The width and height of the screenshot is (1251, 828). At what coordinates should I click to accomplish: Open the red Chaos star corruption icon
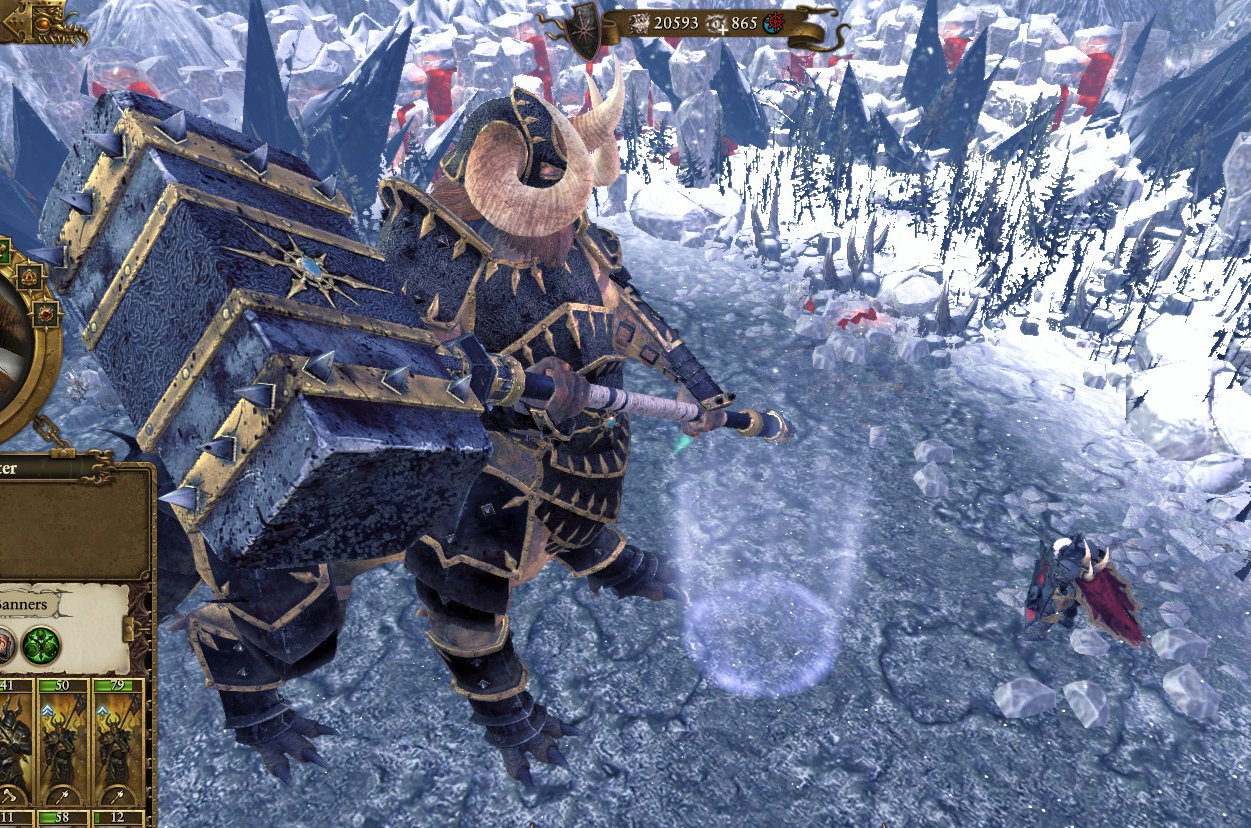[774, 23]
